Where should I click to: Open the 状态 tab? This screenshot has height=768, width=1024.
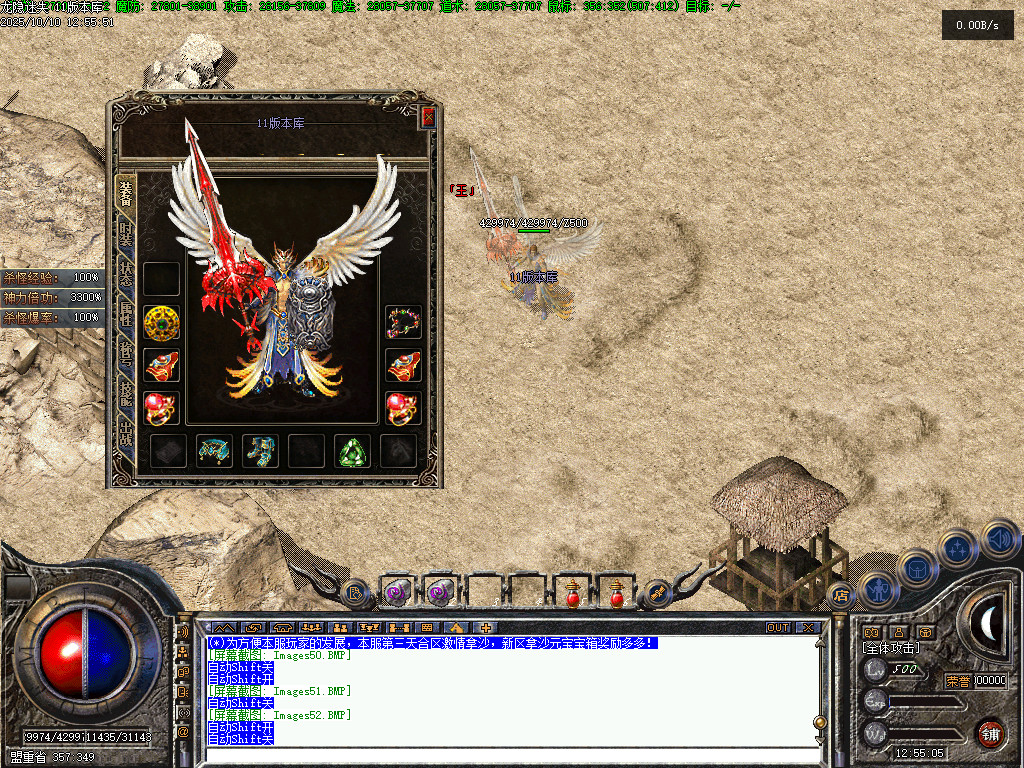[126, 276]
